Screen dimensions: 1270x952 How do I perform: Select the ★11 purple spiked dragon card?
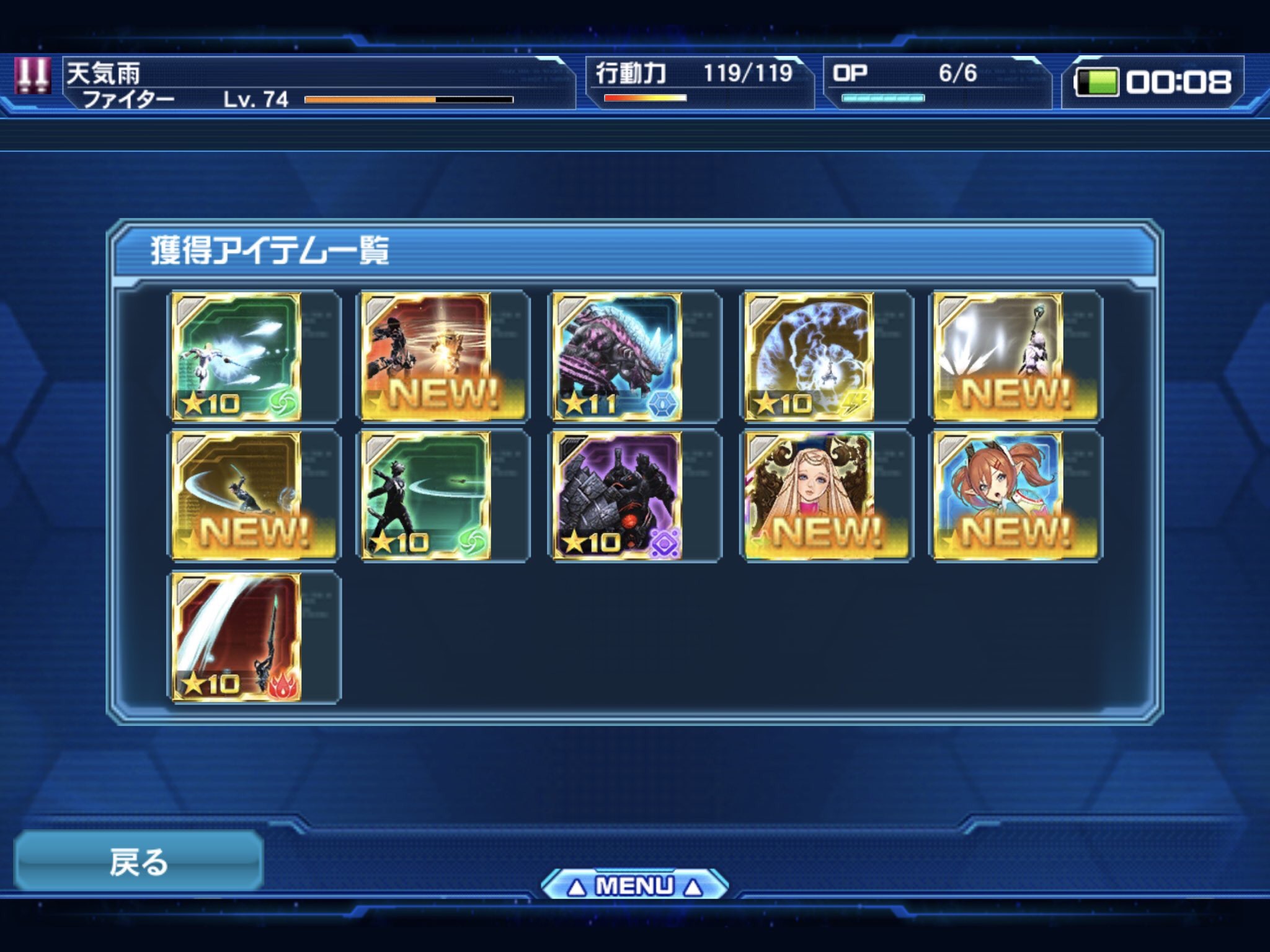tap(618, 357)
